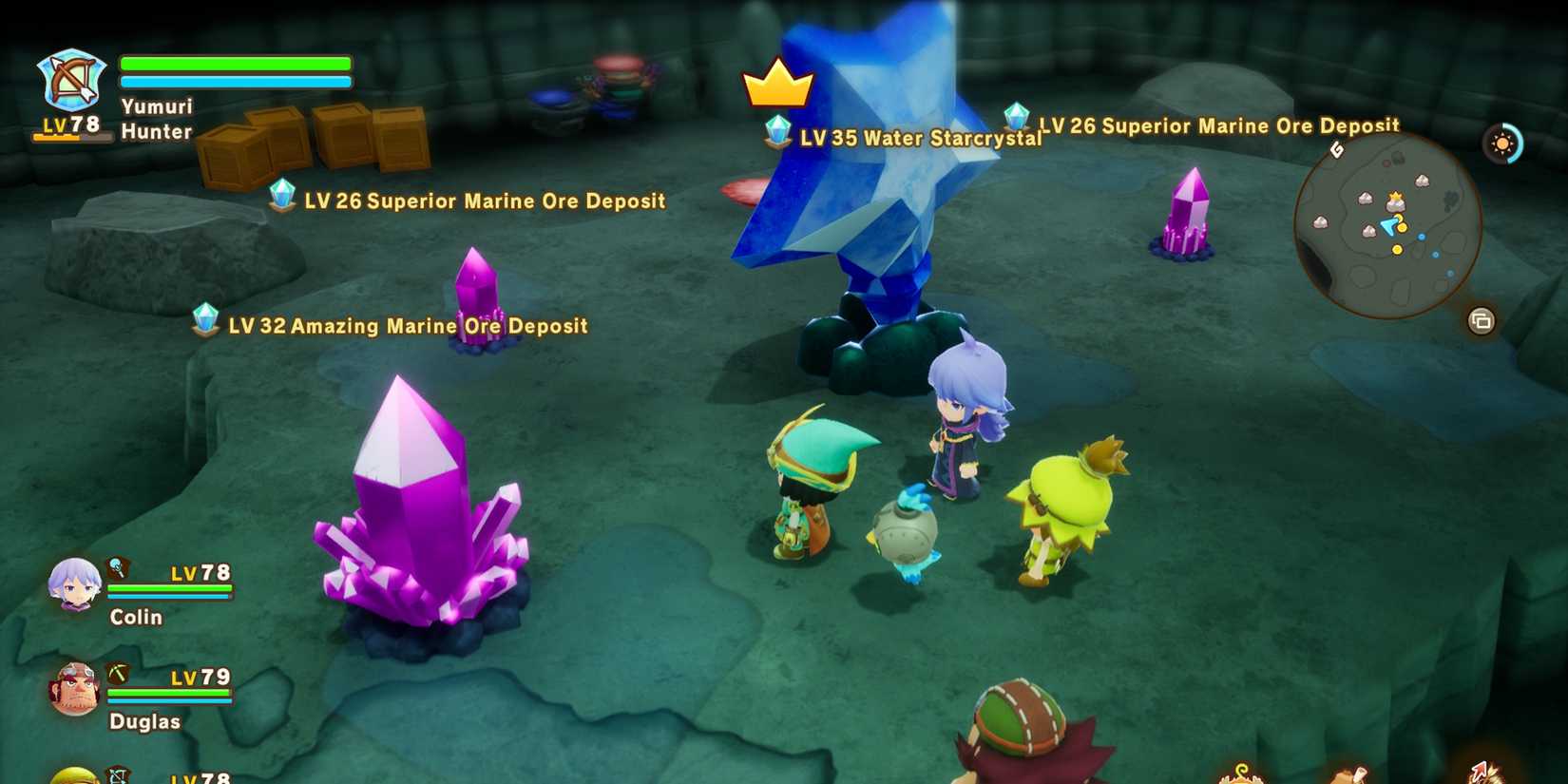Toggle the map display mode icon below the minimap
1568x784 pixels.
pyautogui.click(x=1481, y=318)
